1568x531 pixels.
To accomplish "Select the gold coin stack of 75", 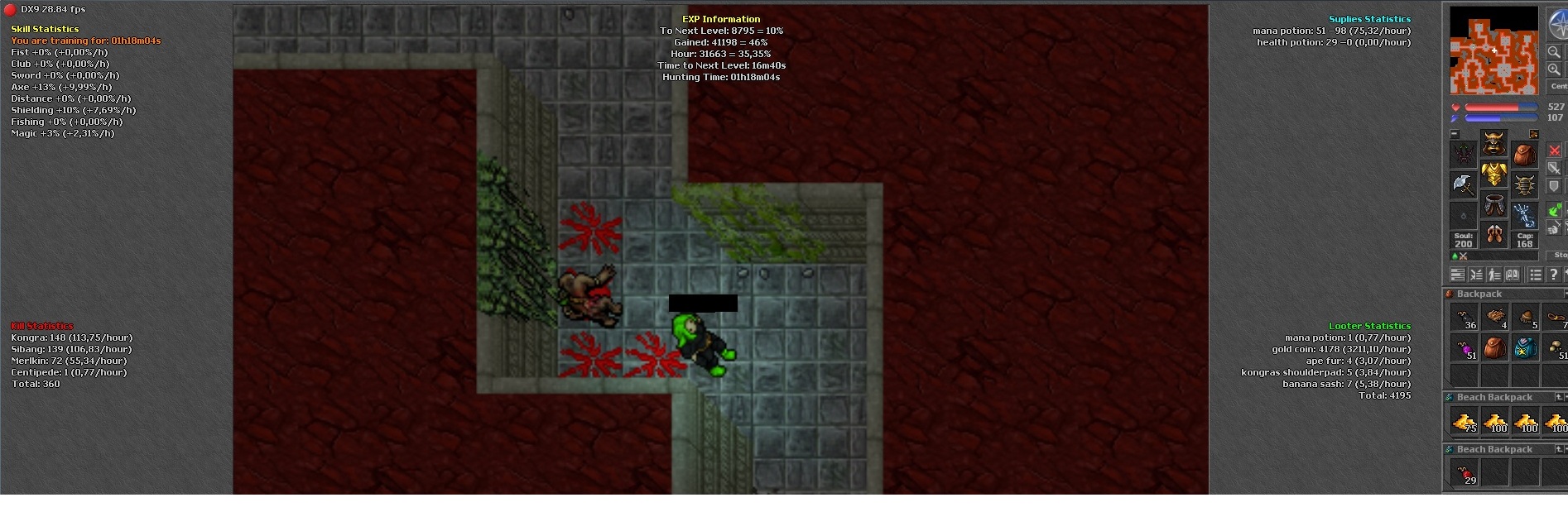I will (x=1464, y=422).
